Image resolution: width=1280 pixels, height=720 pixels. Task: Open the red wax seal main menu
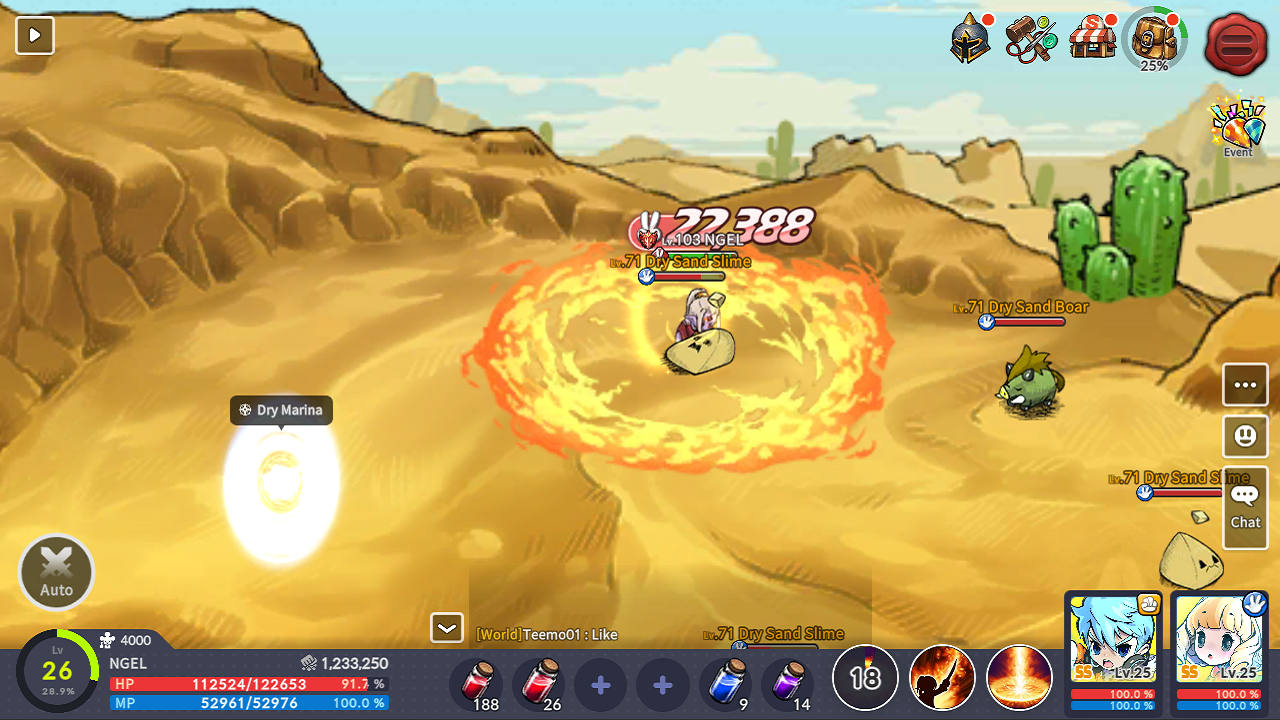tap(1236, 44)
